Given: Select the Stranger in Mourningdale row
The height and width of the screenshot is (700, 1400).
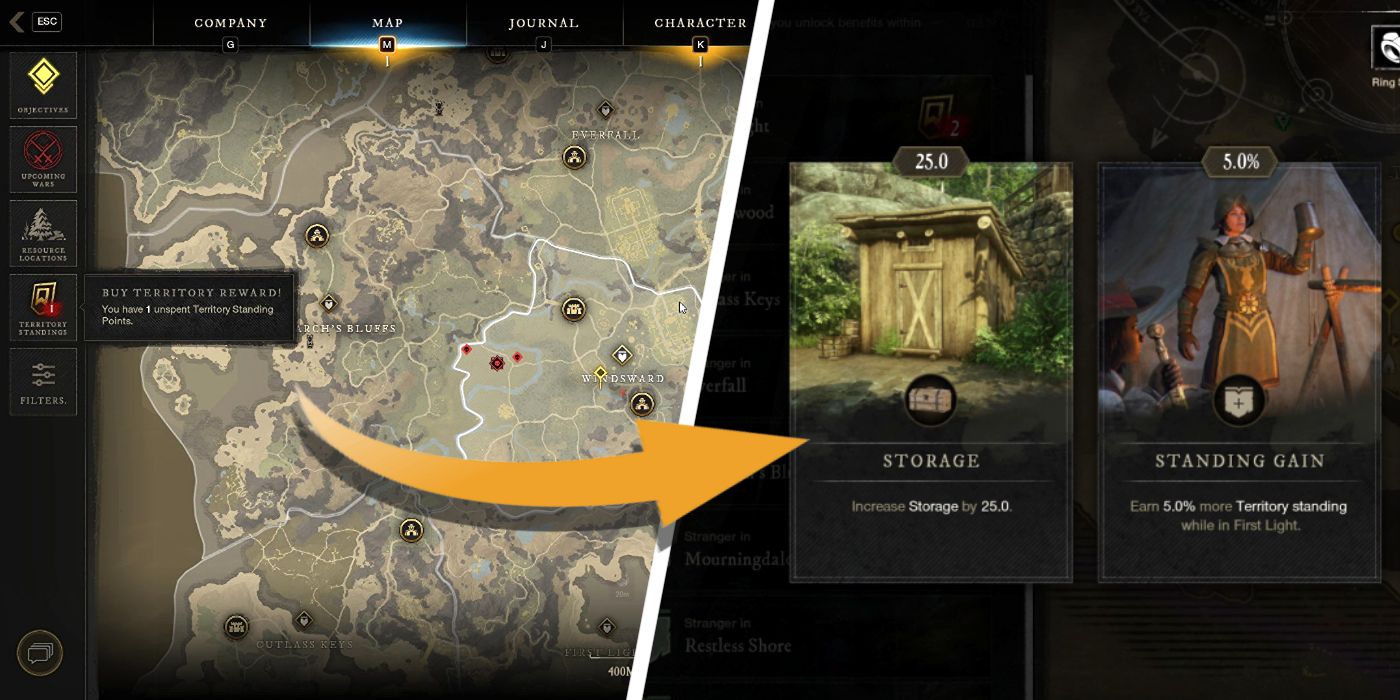Looking at the screenshot, I should [737, 550].
